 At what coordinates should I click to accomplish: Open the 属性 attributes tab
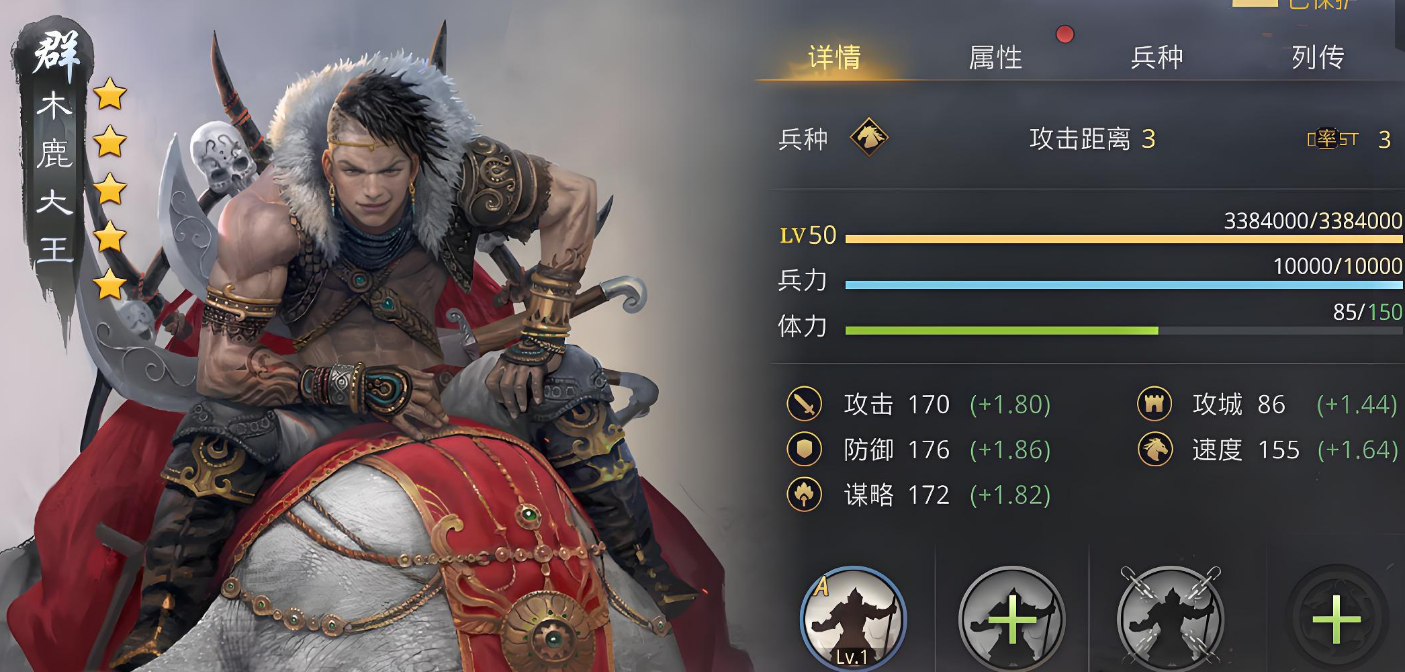click(995, 58)
